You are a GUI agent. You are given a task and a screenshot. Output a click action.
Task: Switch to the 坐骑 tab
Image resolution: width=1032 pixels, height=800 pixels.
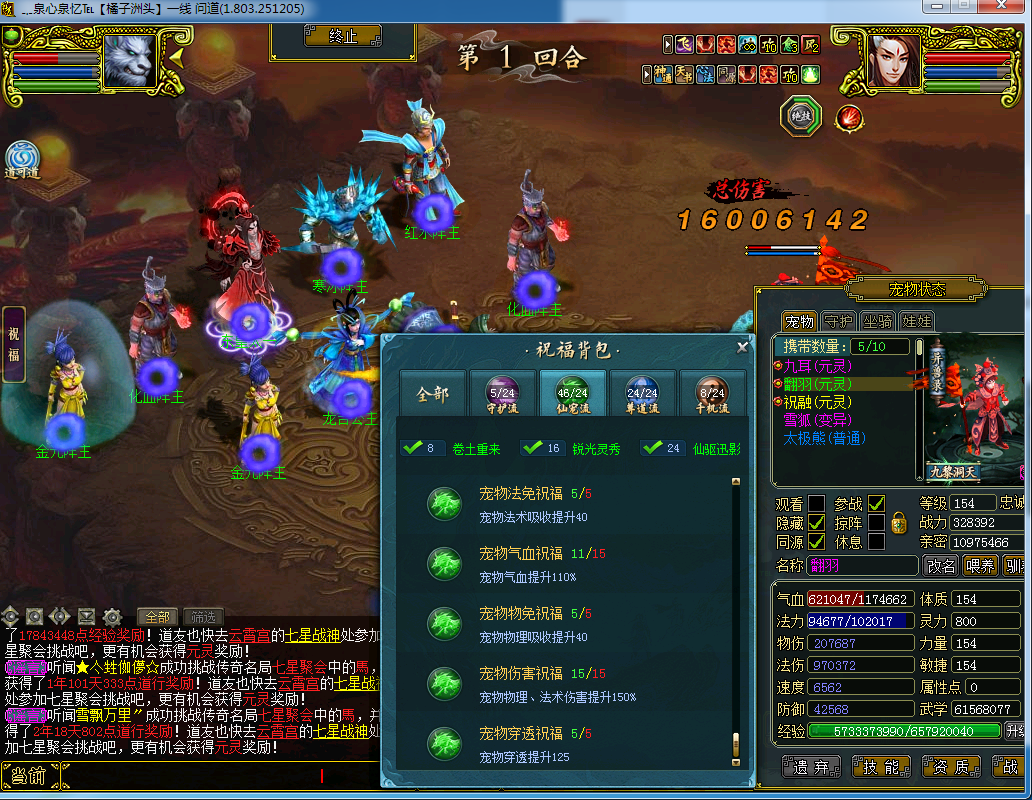point(877,322)
